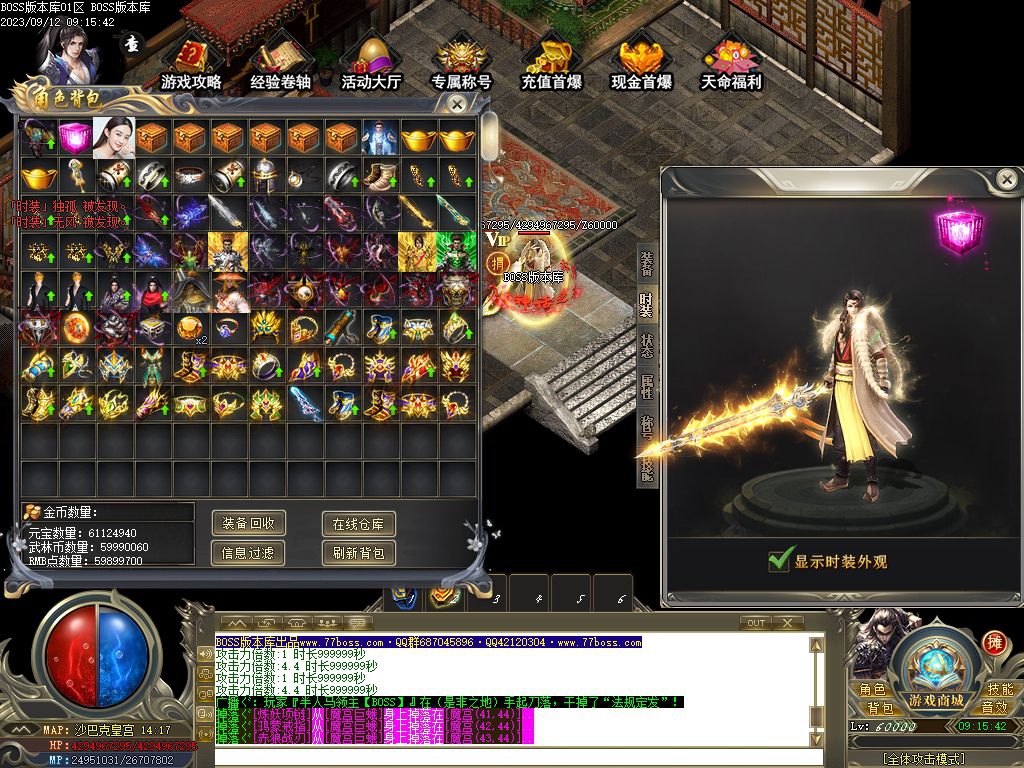Click the 装备回收 equipment recycle button

pyautogui.click(x=249, y=523)
